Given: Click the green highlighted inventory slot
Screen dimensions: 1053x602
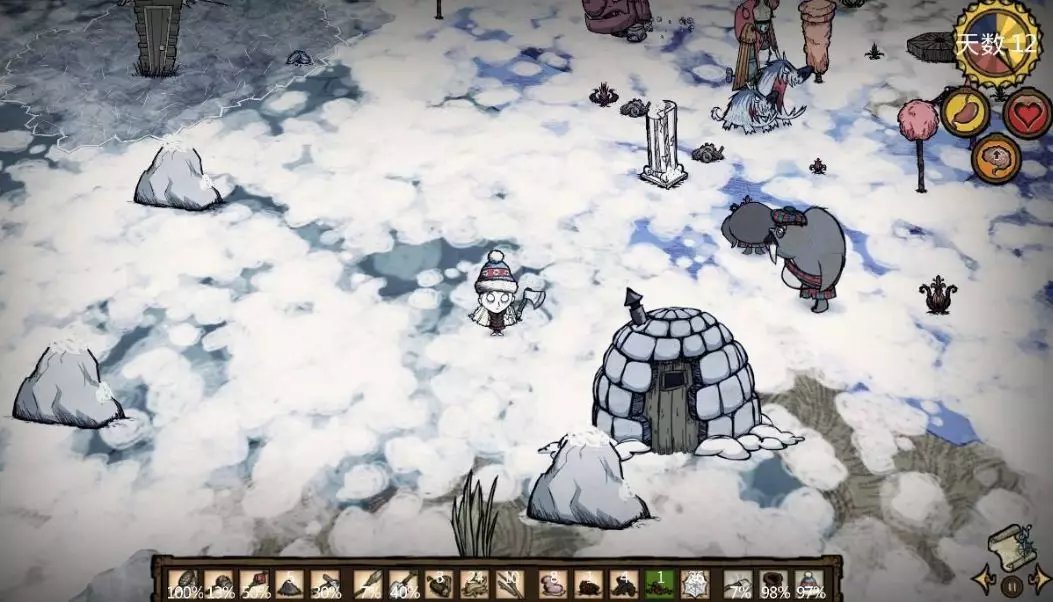Looking at the screenshot, I should pos(658,583).
